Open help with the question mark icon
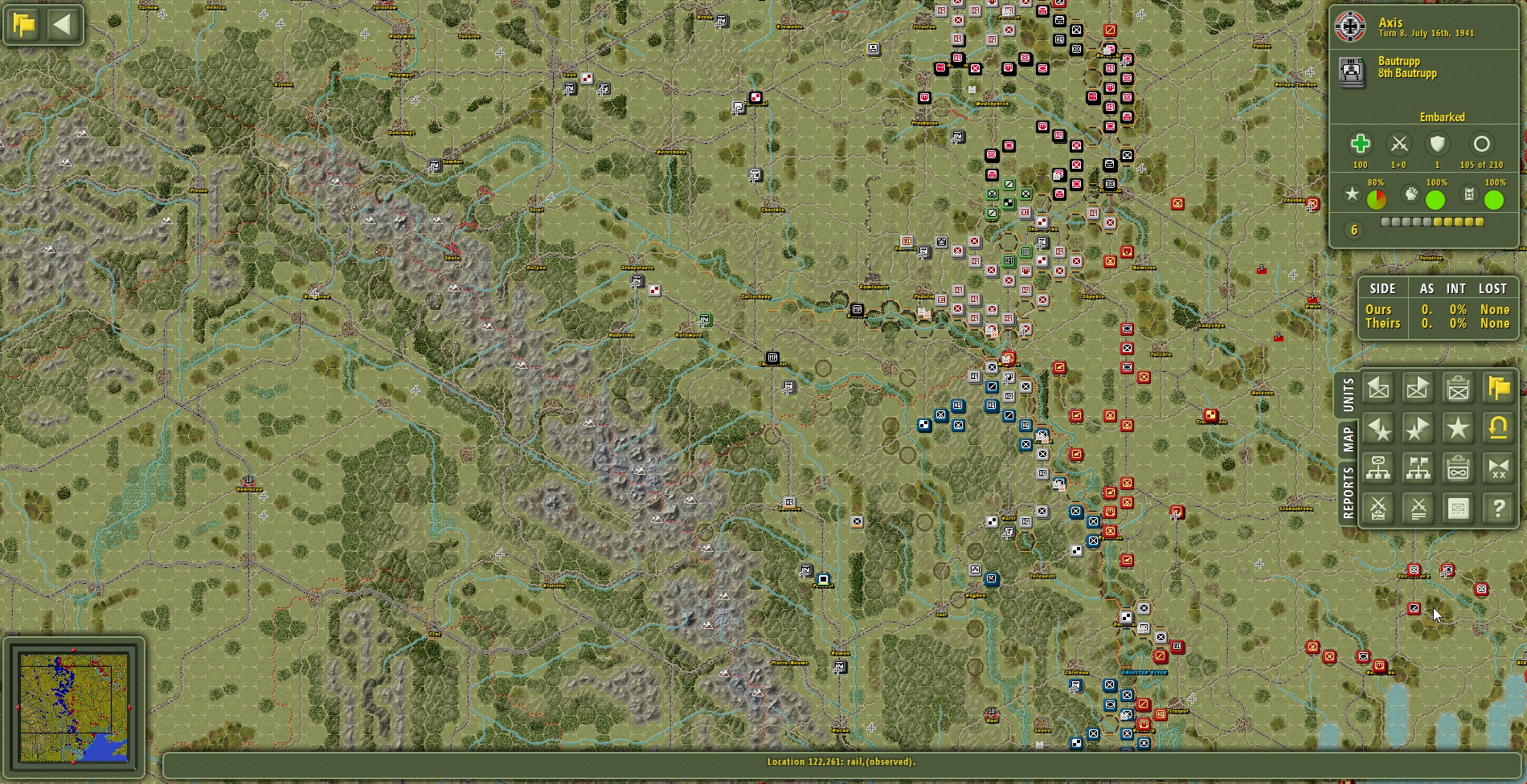This screenshot has width=1527, height=784. (x=1498, y=508)
